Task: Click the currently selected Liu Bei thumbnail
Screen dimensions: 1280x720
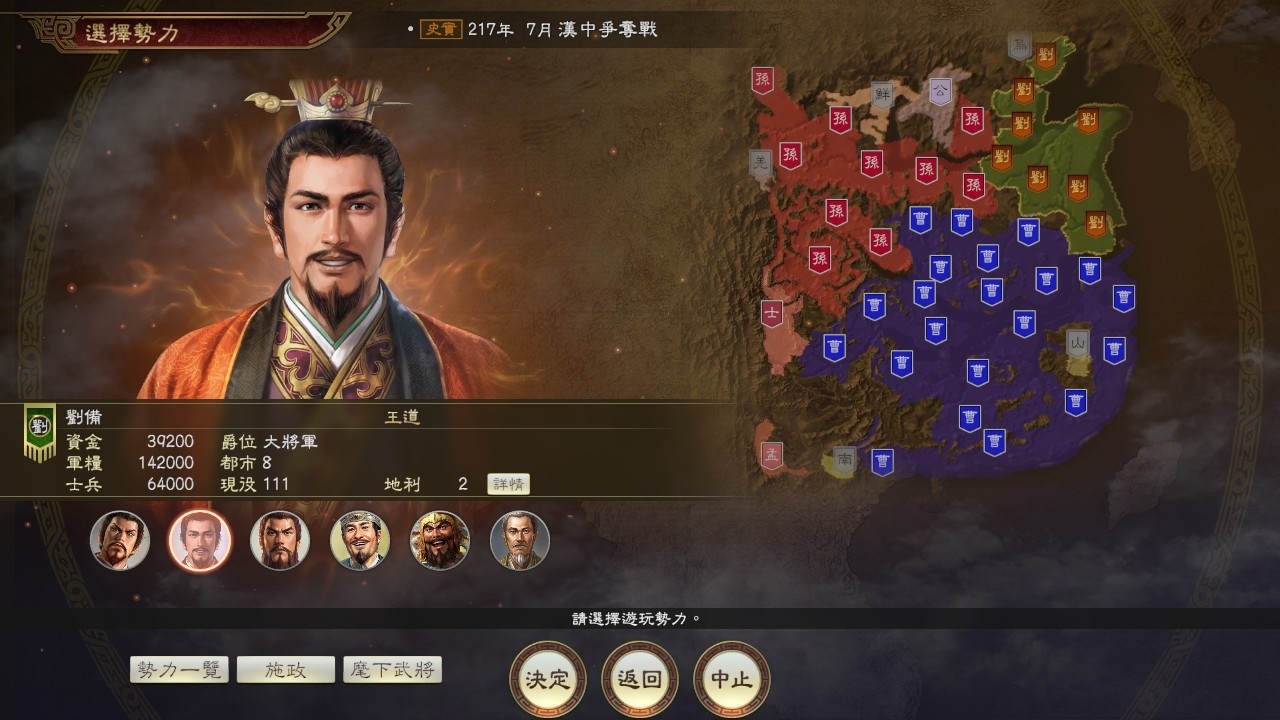Action: pyautogui.click(x=200, y=540)
